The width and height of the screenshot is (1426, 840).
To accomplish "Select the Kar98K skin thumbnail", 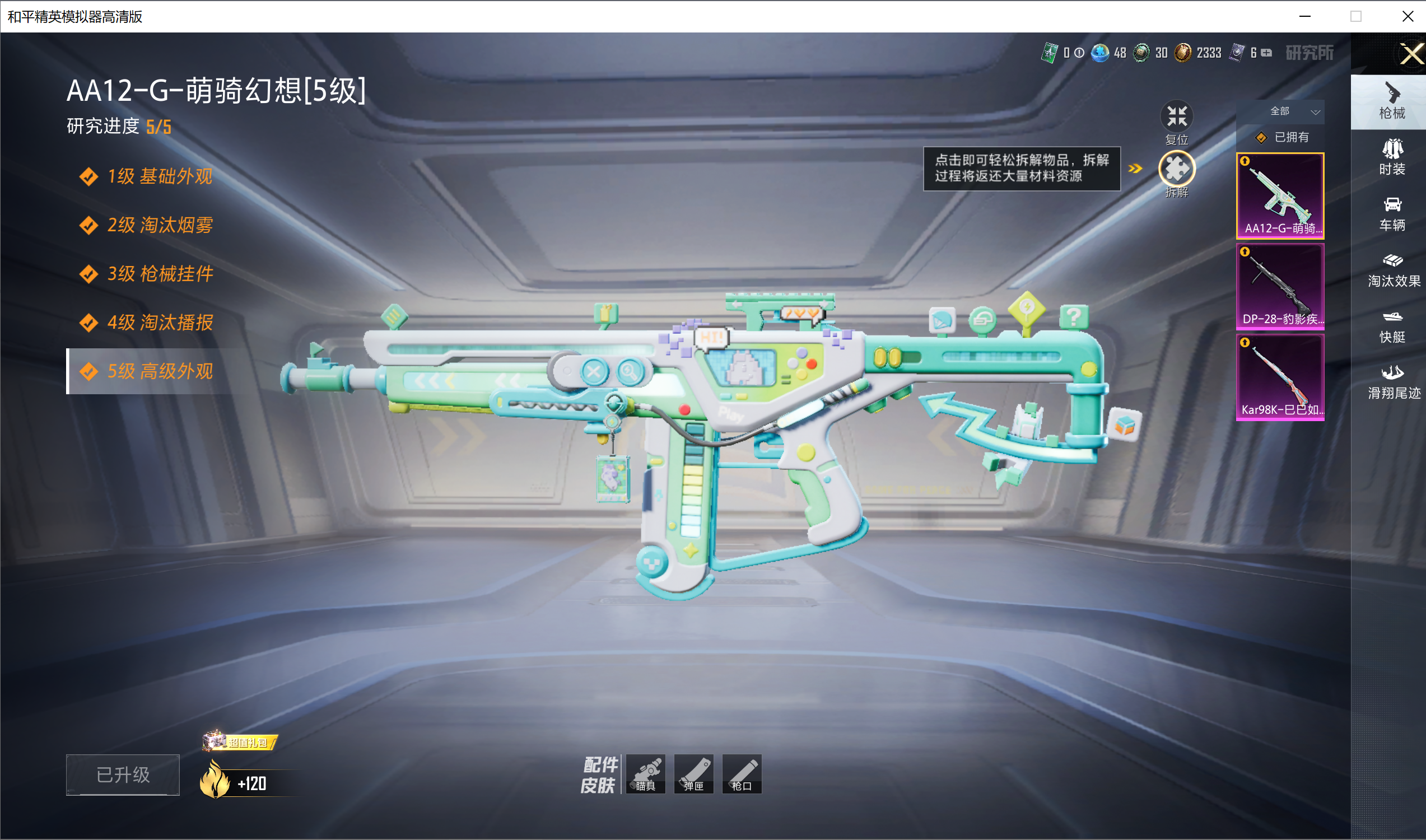I will (1280, 377).
